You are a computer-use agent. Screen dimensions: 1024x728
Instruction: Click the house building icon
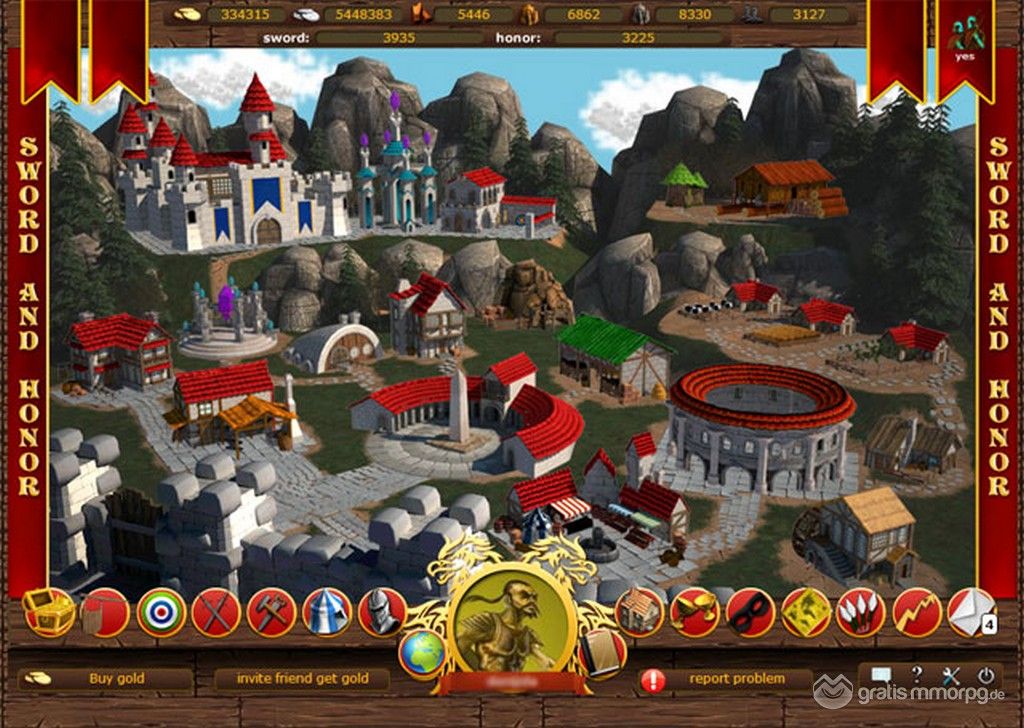pyautogui.click(x=640, y=612)
